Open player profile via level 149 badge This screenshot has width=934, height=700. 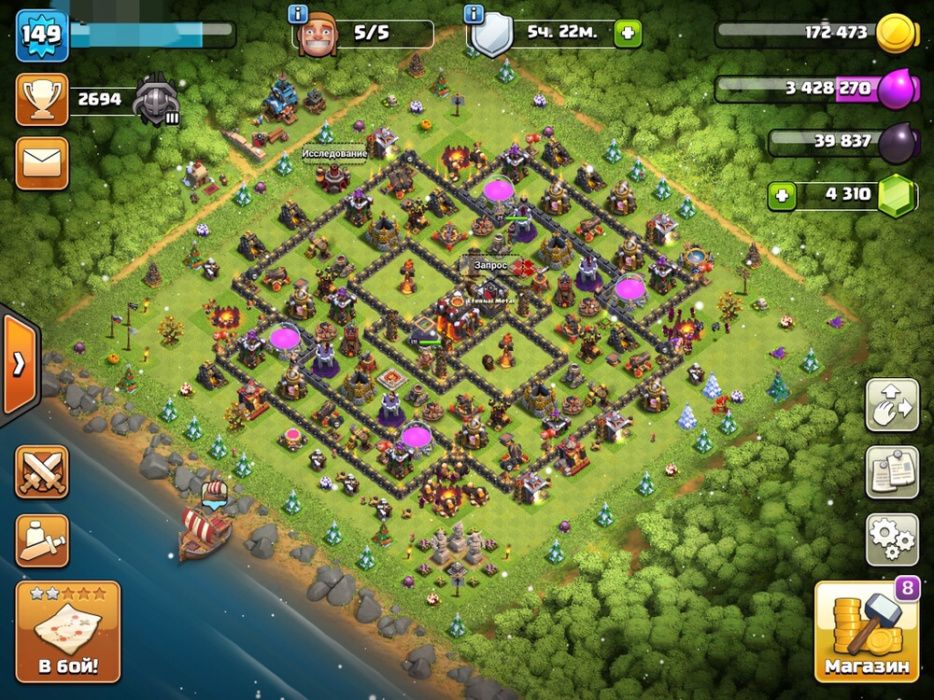pyautogui.click(x=40, y=34)
